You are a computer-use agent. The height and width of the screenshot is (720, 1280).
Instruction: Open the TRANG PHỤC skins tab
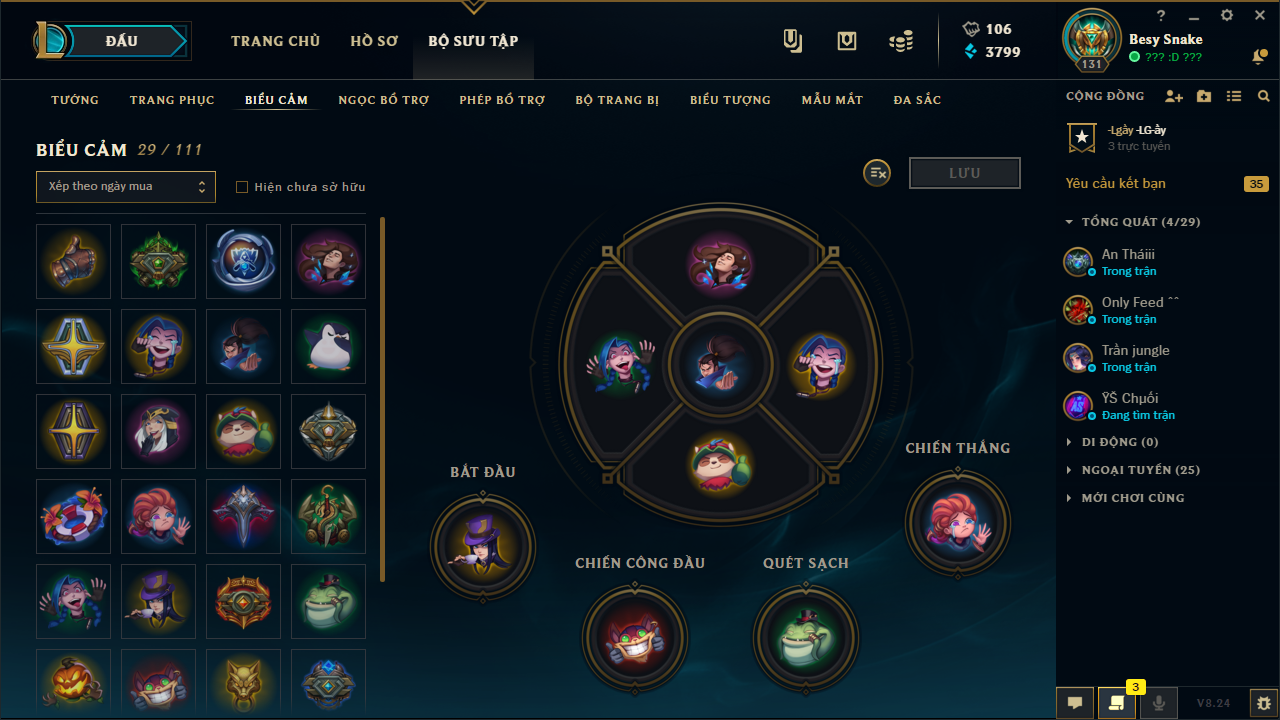pos(172,100)
